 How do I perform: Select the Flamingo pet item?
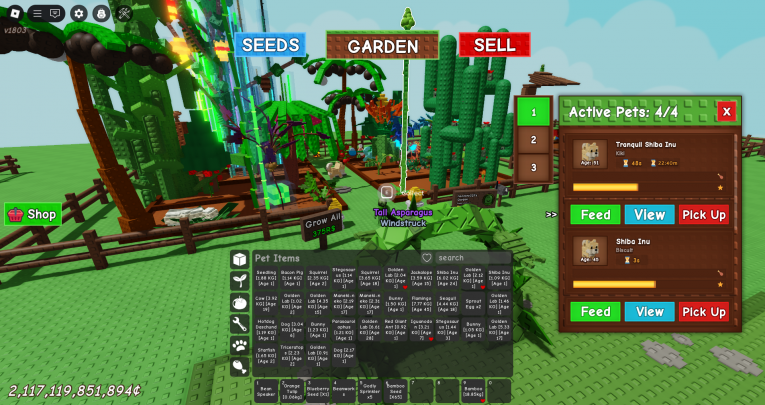(421, 301)
